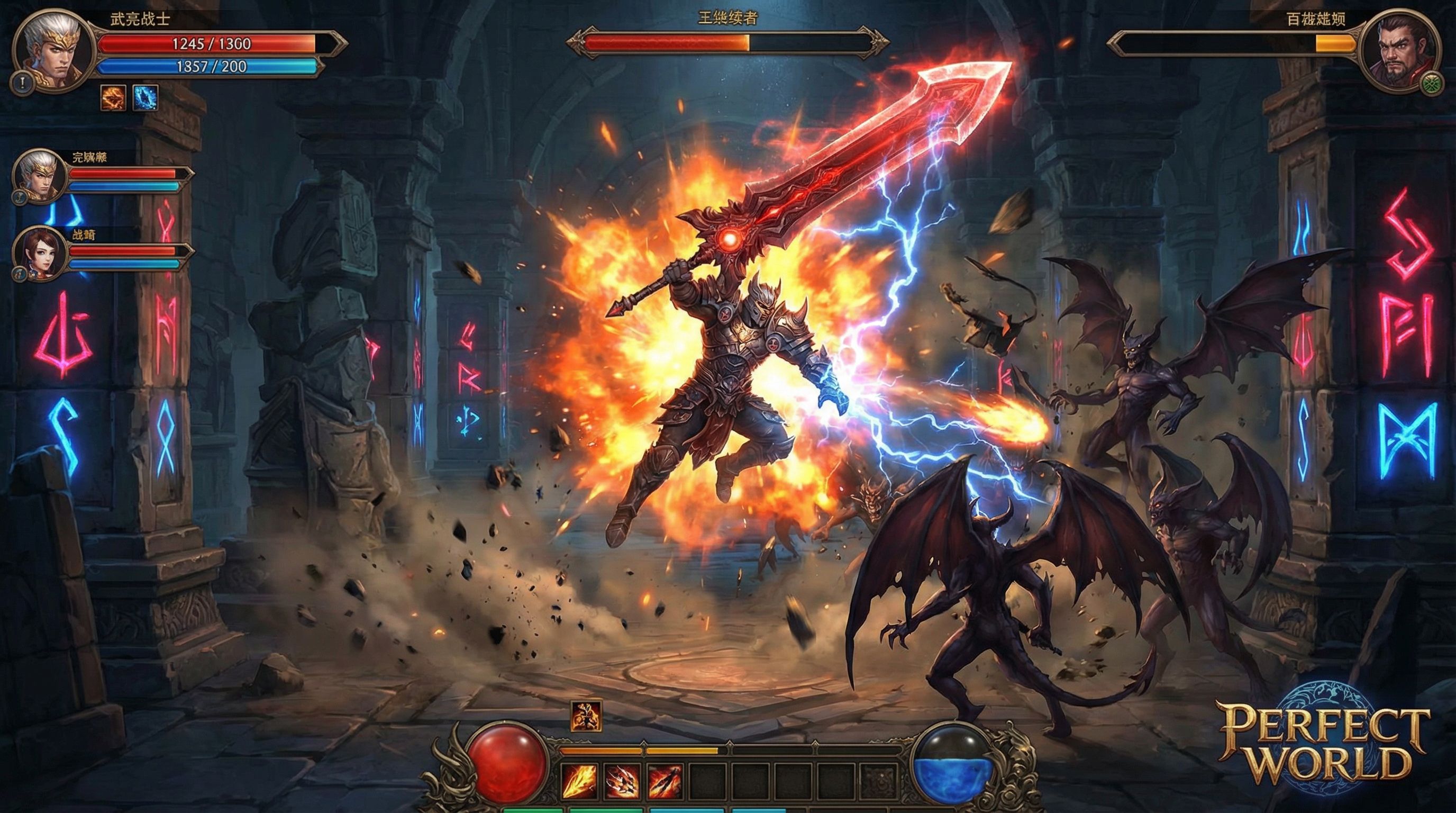Use the fiery claw strike skill
The height and width of the screenshot is (813, 1456).
(x=622, y=781)
